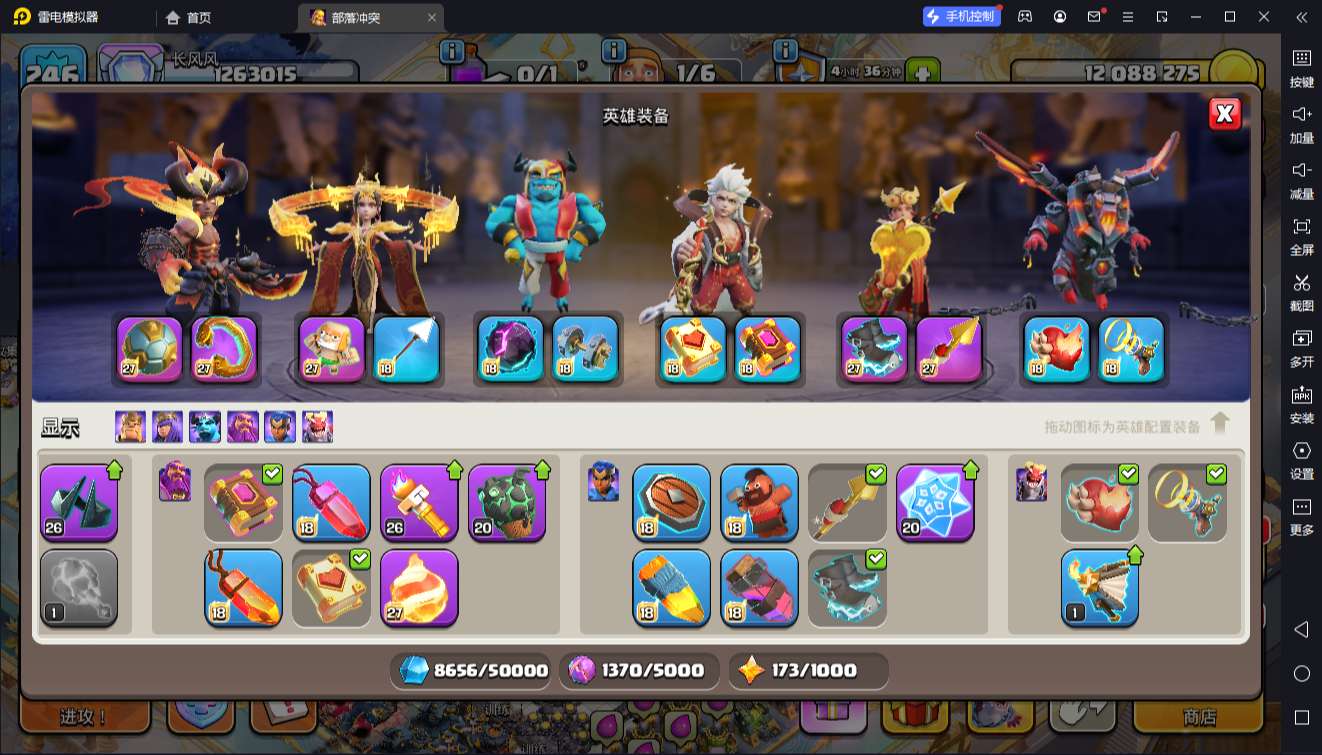Image resolution: width=1322 pixels, height=755 pixels.
Task: Tap the equipped Giant Arrow slot
Action: [406, 349]
